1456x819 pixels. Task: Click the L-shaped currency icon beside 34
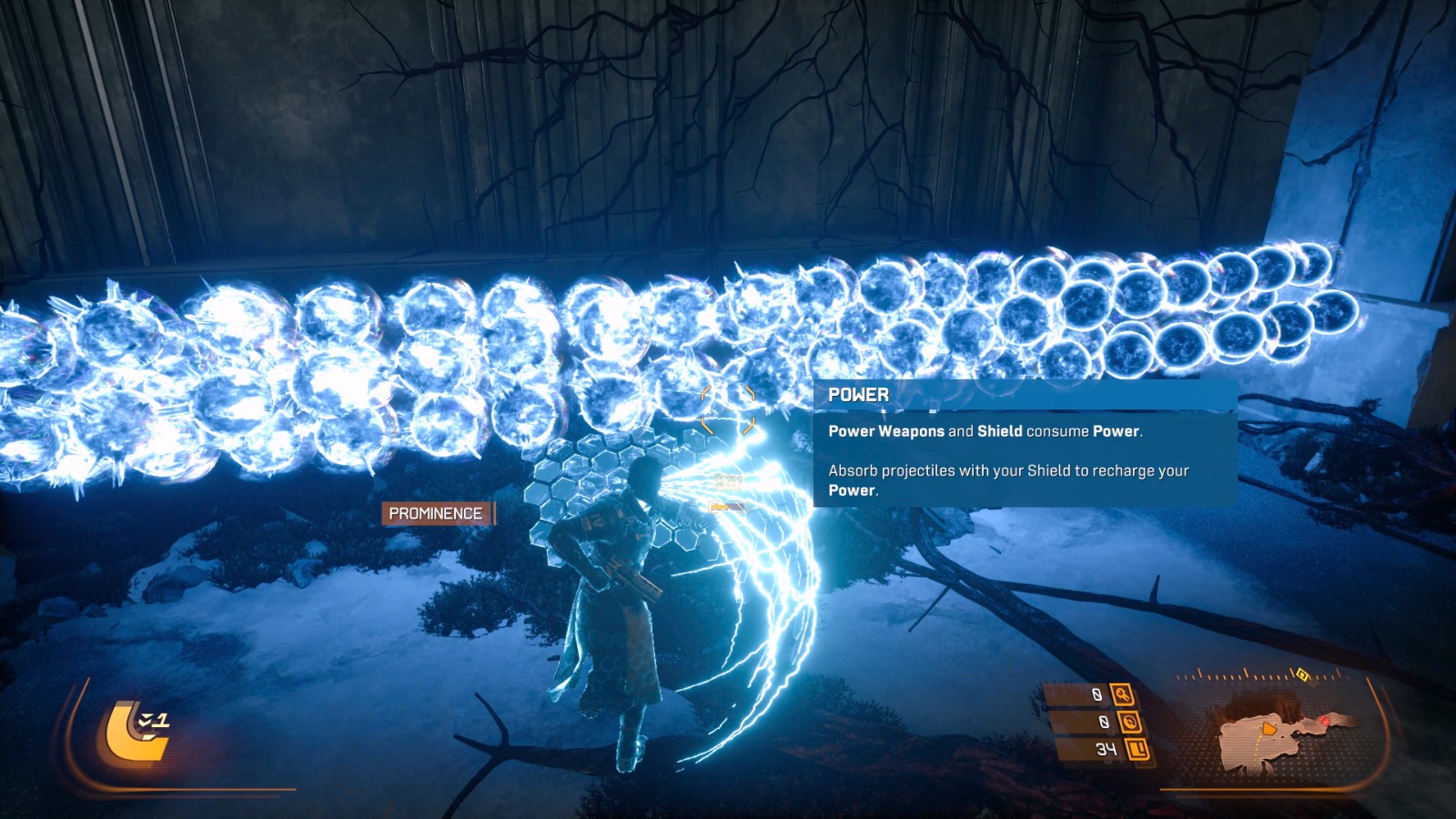1137,749
